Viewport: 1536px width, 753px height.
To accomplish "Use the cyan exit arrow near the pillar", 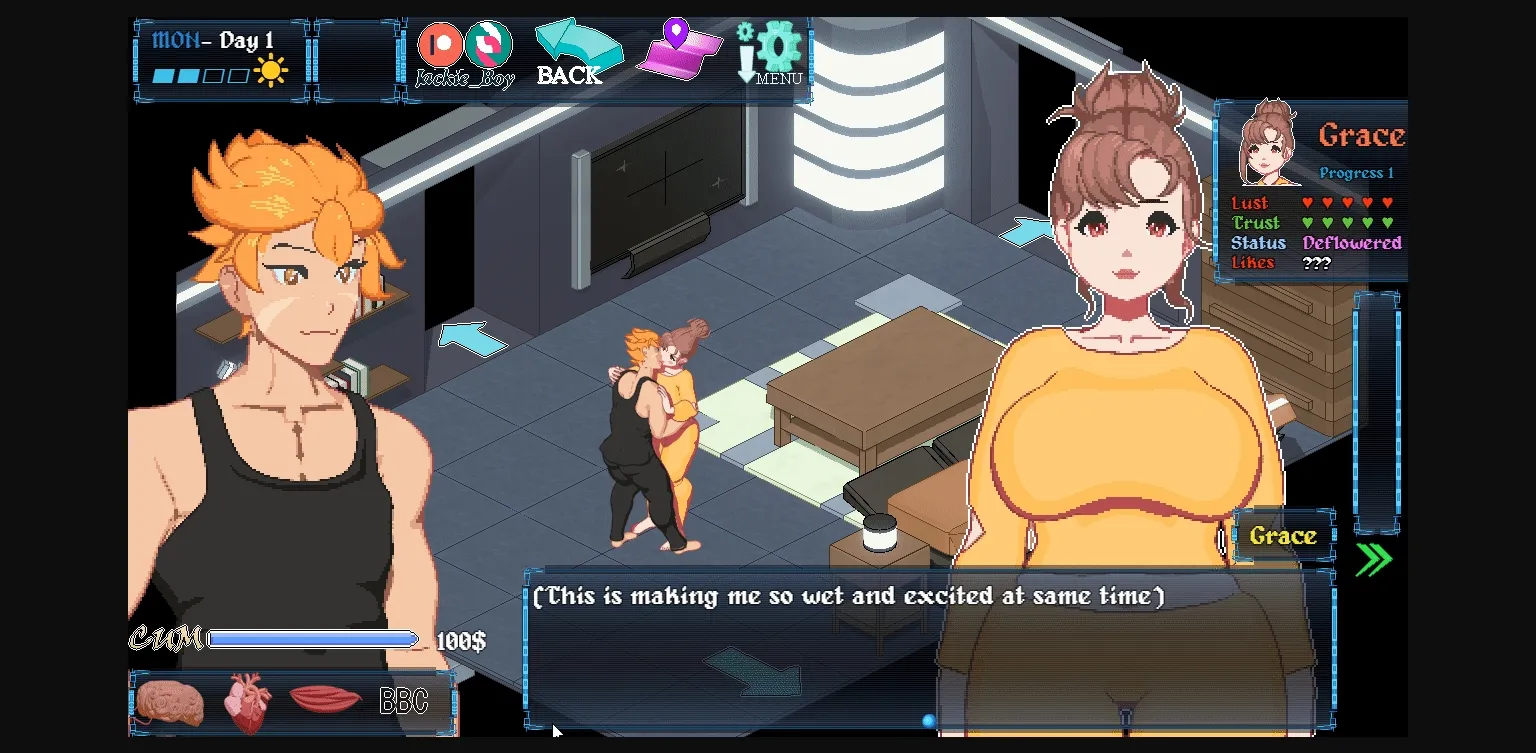I will [x=1026, y=233].
